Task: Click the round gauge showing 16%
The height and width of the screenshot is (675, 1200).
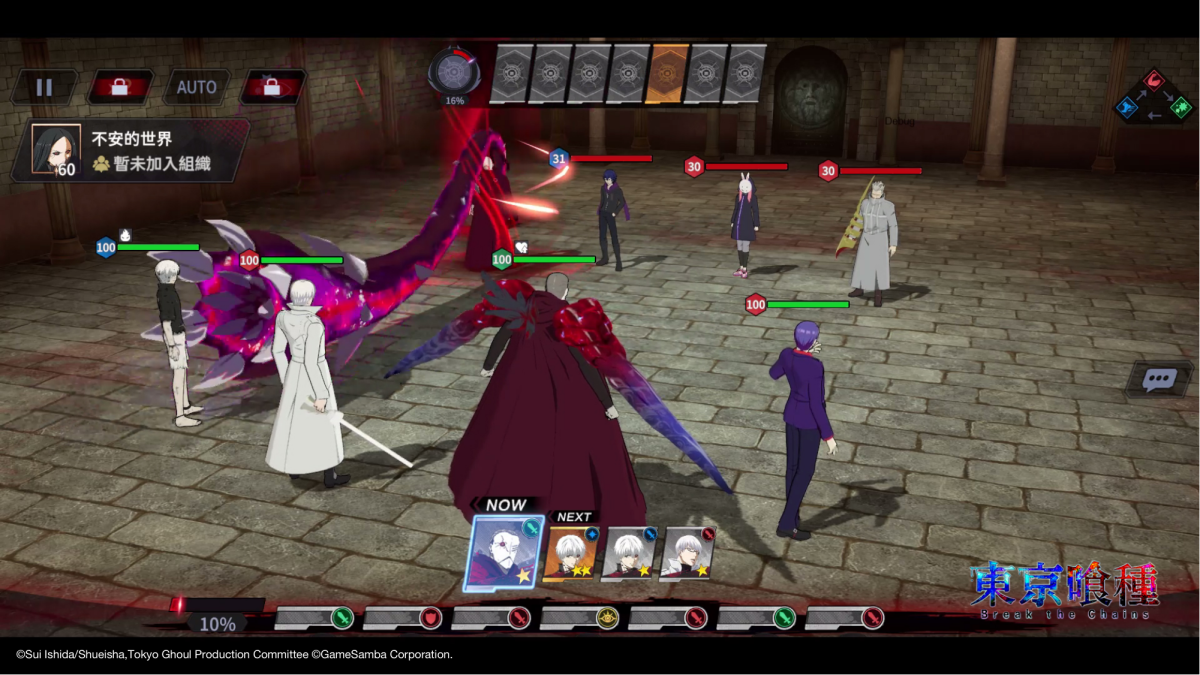Action: 455,72
